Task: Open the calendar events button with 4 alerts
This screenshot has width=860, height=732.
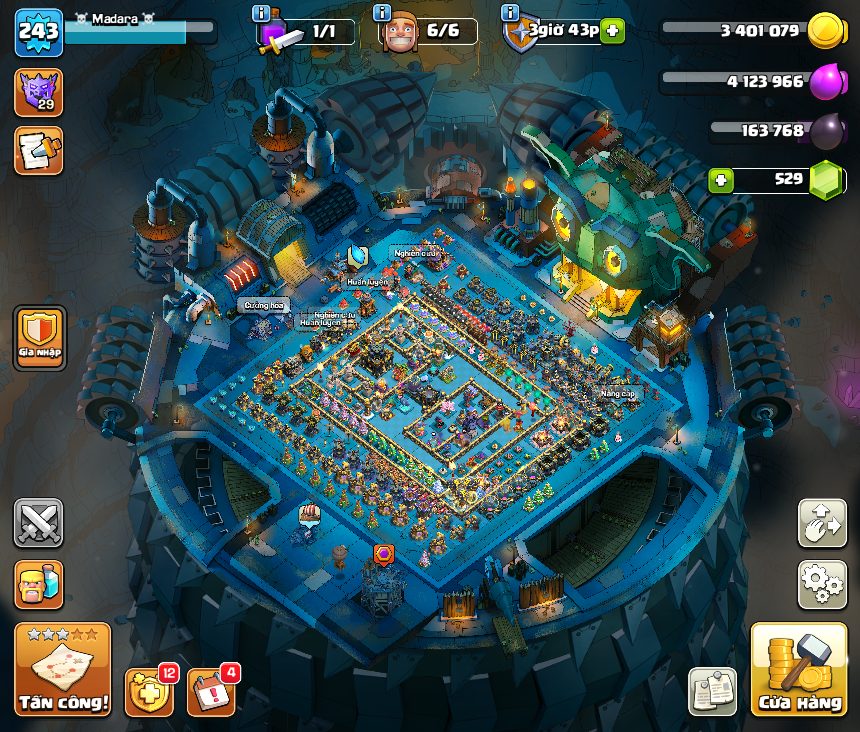Action: pos(211,692)
